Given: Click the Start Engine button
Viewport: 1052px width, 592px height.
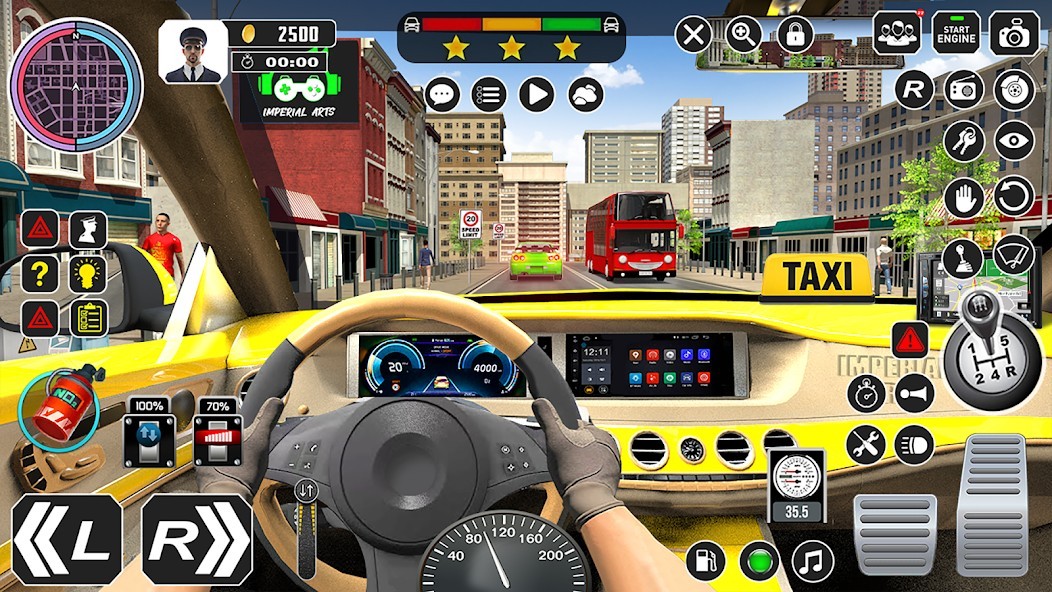Looking at the screenshot, I should pos(956,33).
